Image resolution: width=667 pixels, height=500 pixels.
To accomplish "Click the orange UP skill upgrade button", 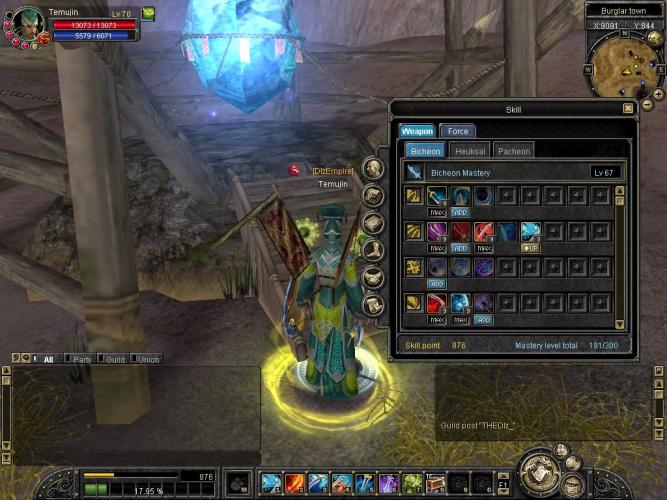I will click(531, 247).
